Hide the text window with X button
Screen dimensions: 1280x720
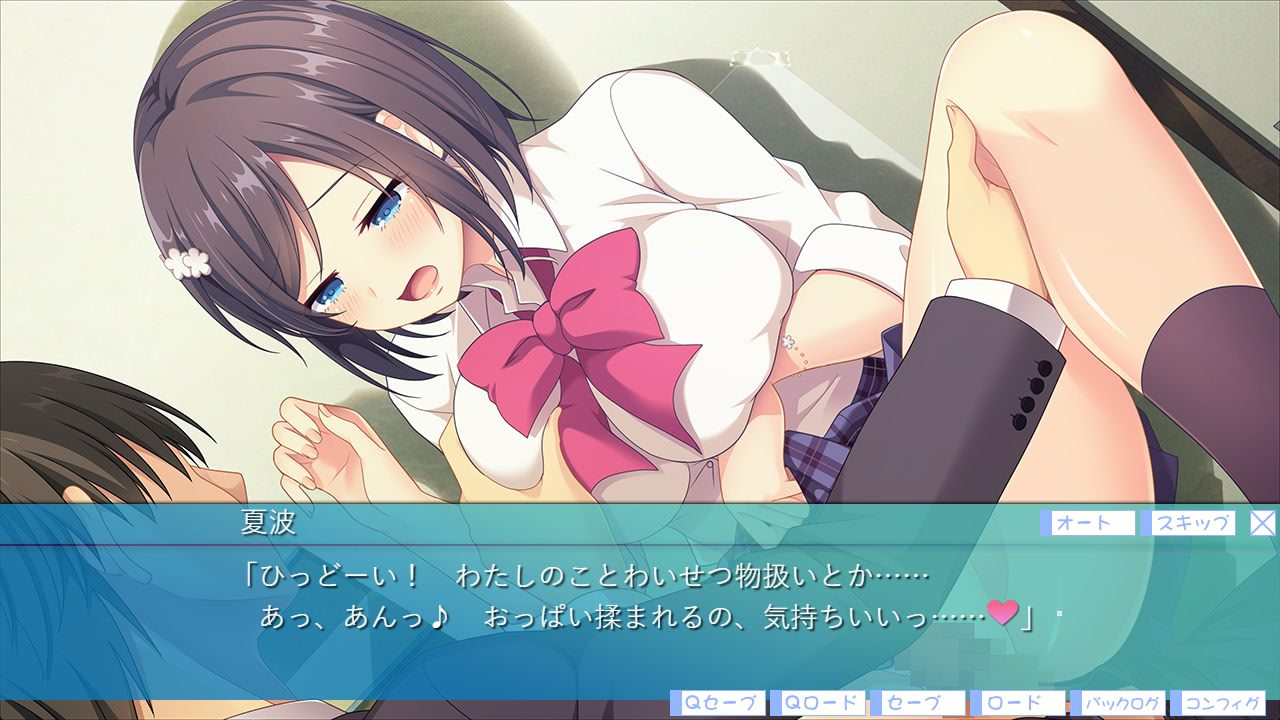point(1263,522)
